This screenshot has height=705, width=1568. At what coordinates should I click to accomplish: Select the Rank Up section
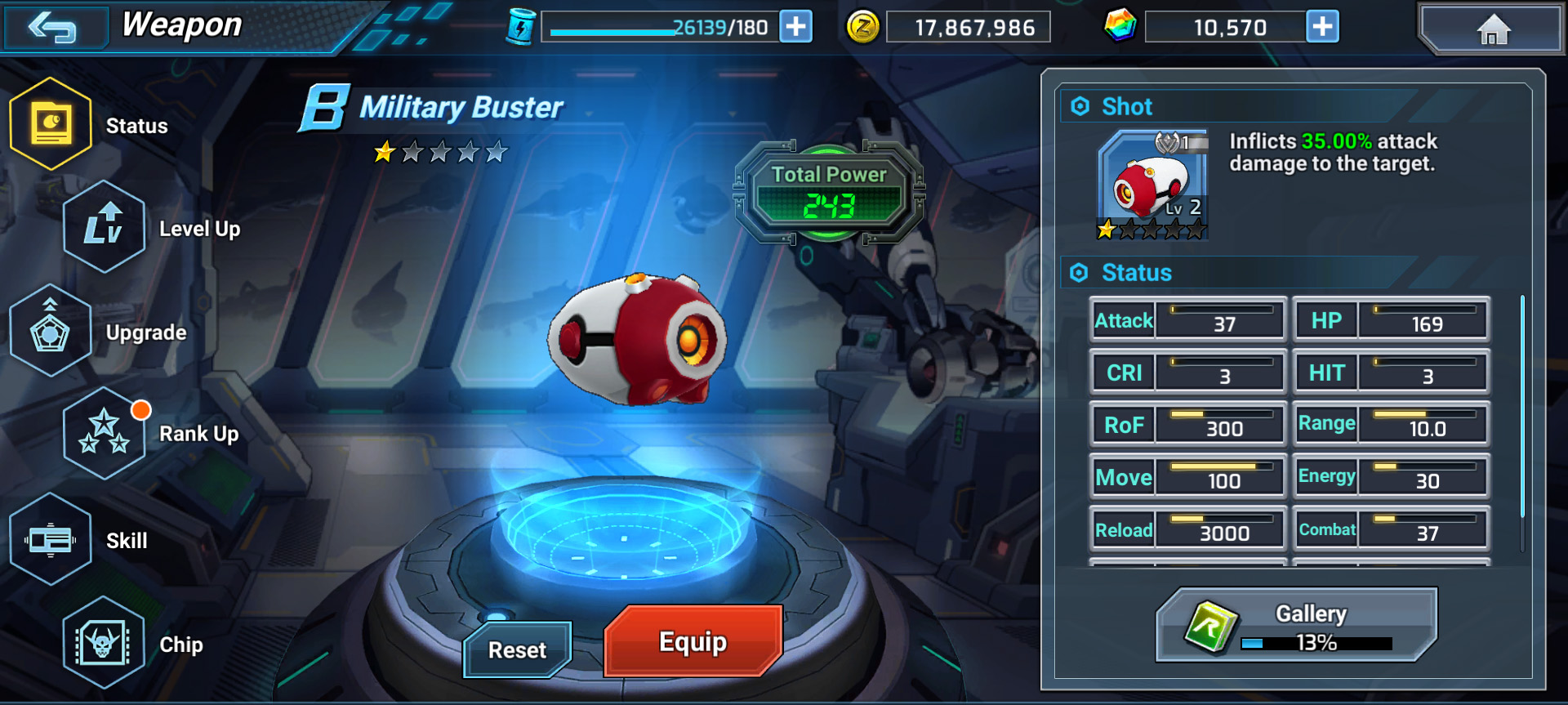[x=105, y=433]
